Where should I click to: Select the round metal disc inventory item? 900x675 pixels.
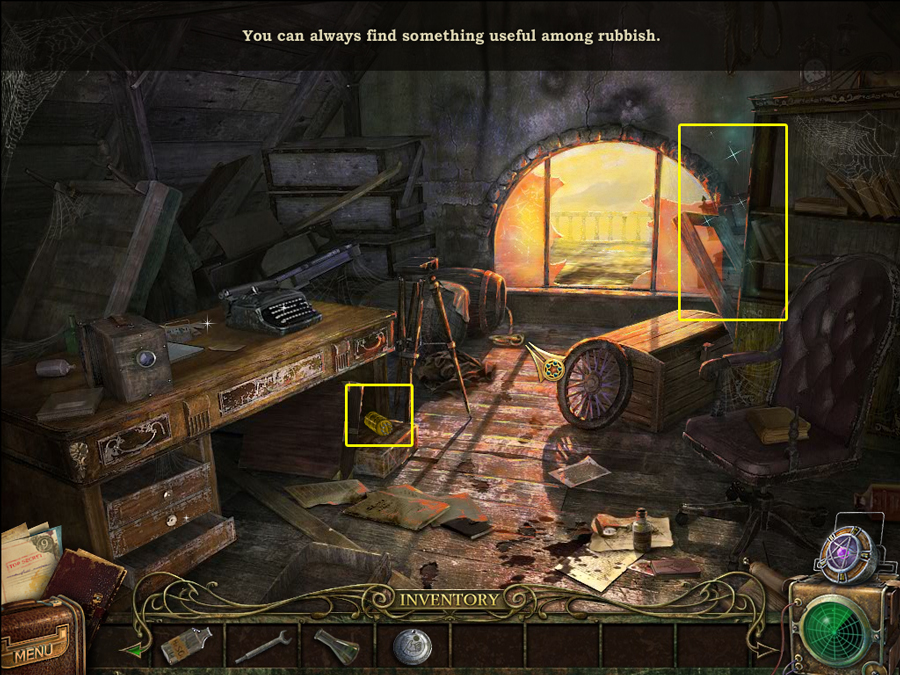411,646
